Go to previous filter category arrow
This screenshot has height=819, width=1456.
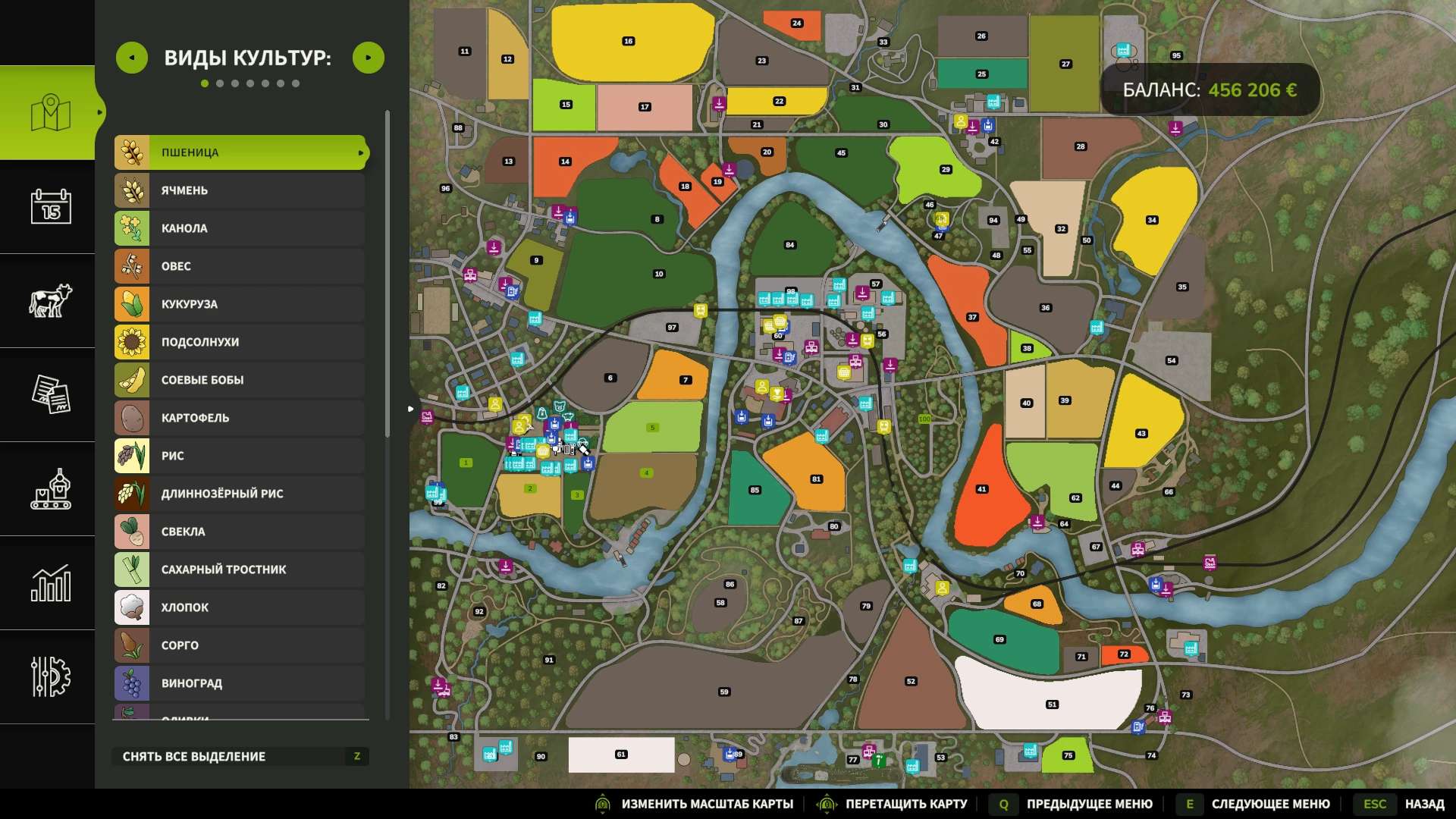pos(132,58)
